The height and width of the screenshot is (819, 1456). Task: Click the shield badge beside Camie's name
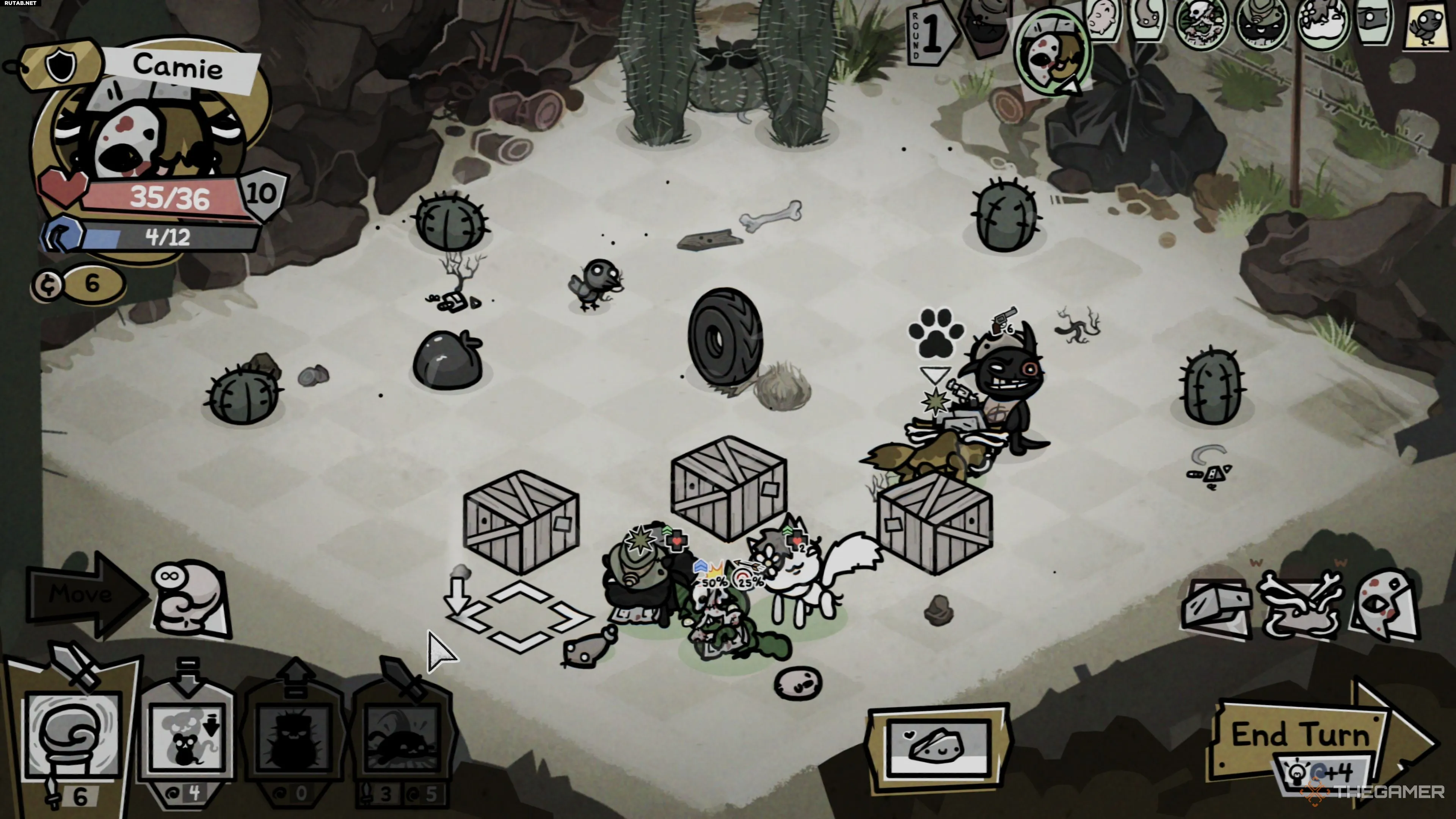pyautogui.click(x=61, y=65)
